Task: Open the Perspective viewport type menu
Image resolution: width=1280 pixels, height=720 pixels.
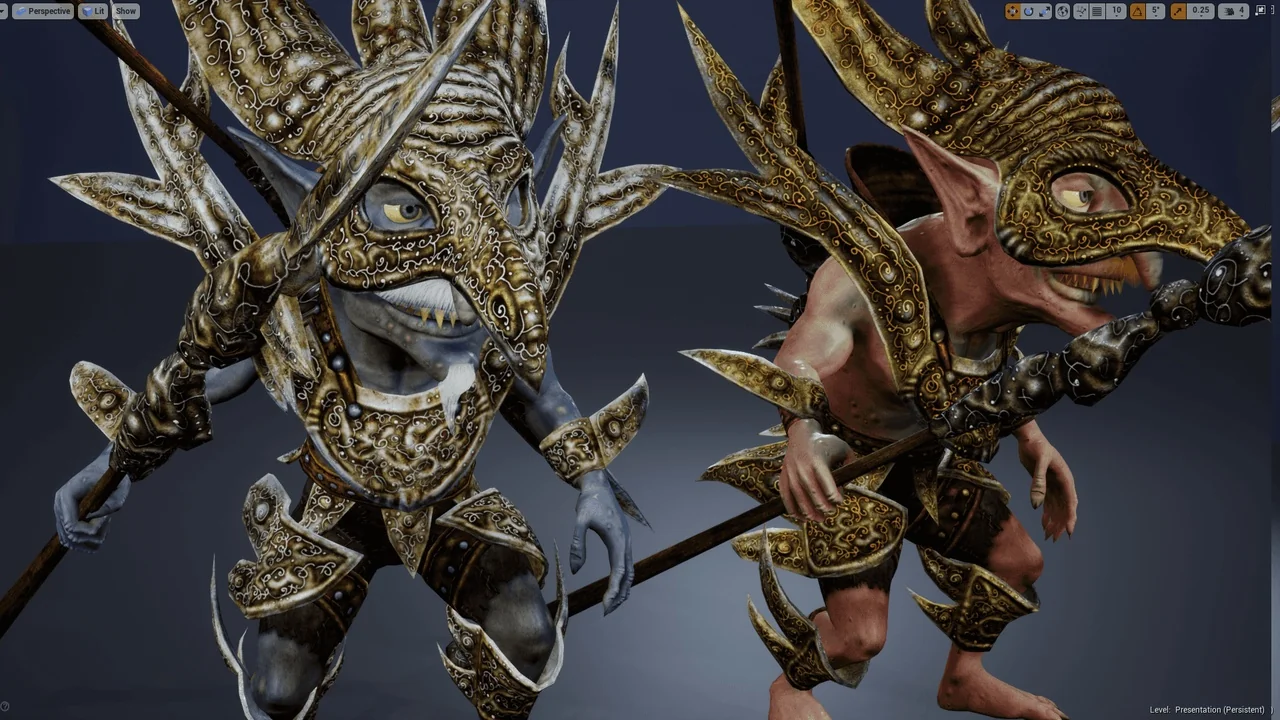Action: tap(43, 11)
